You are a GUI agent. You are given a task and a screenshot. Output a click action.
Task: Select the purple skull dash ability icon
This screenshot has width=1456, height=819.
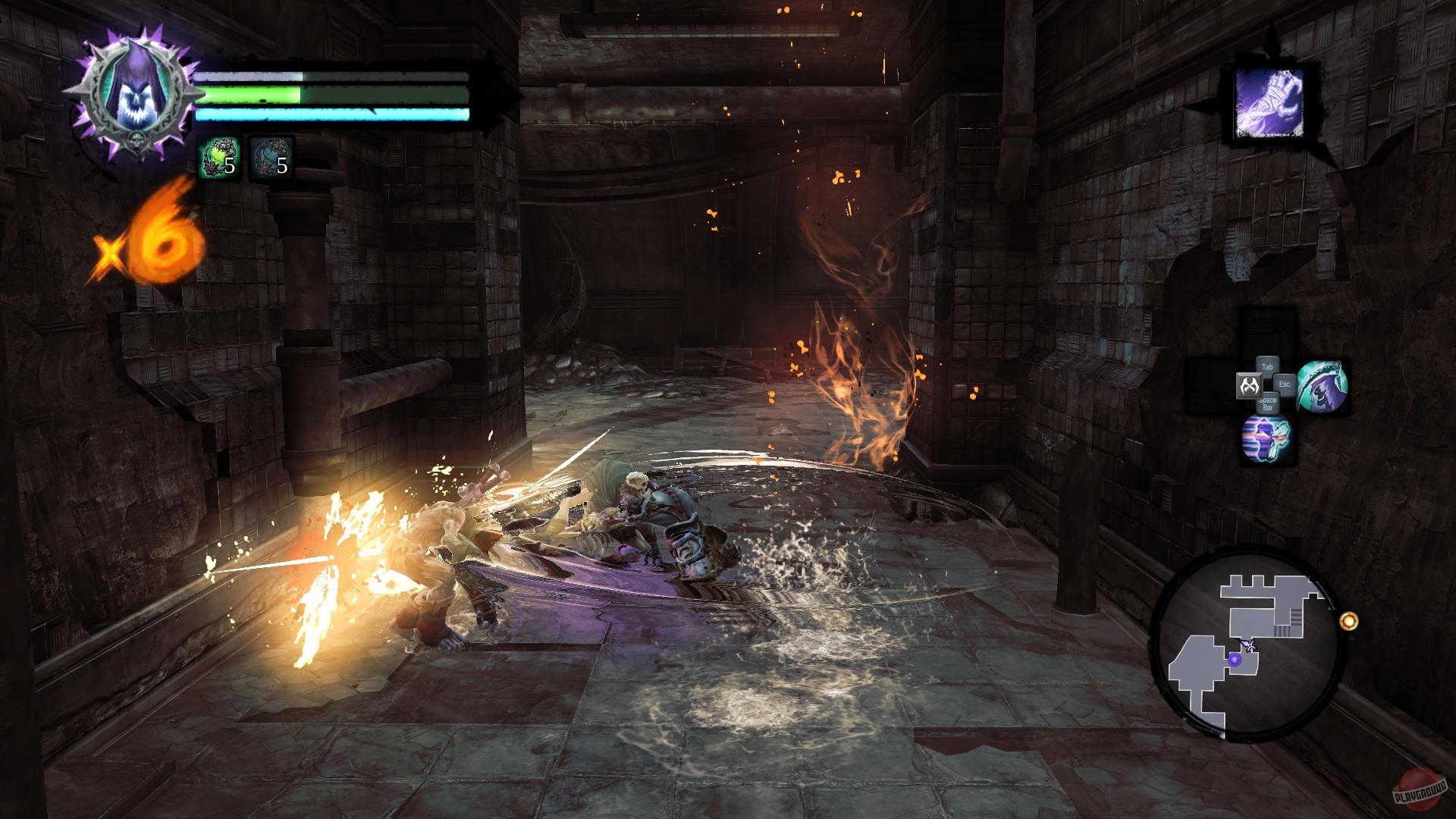click(x=1266, y=440)
